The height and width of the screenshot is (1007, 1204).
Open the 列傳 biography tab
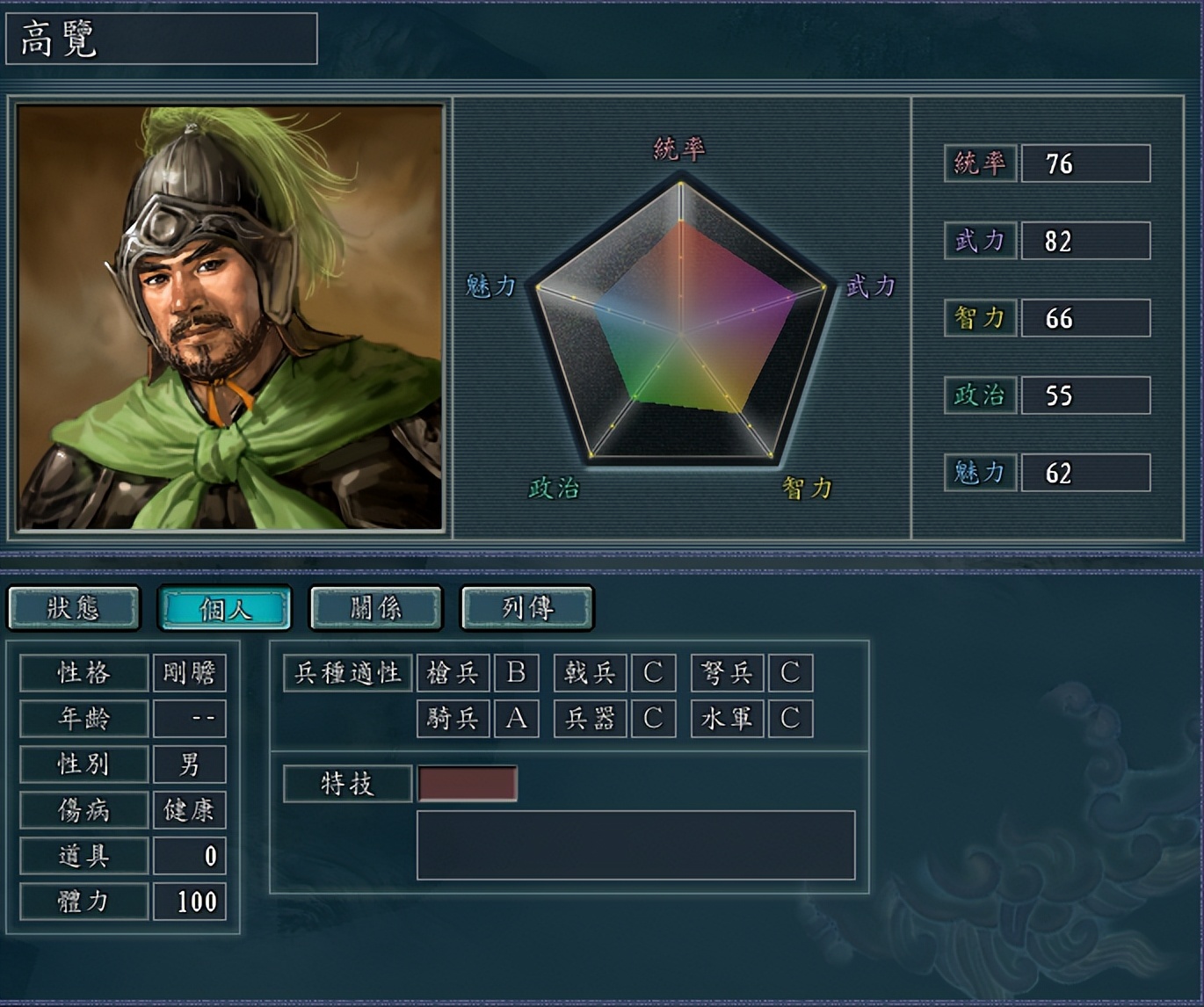(526, 607)
